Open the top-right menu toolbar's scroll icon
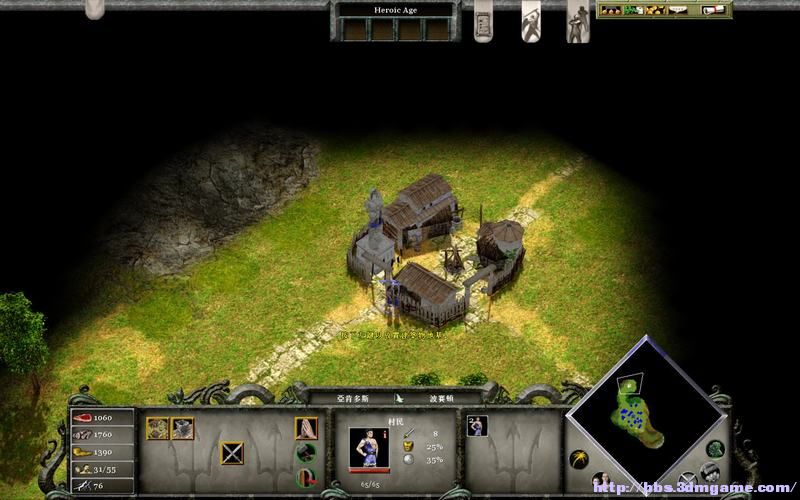800x500 pixels. (x=713, y=10)
